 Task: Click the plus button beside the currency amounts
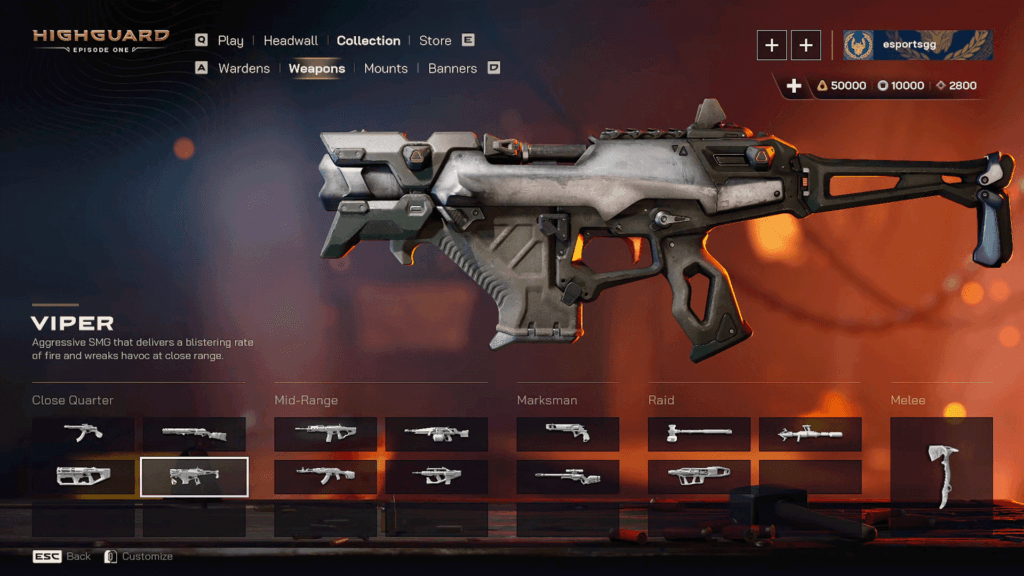[794, 86]
